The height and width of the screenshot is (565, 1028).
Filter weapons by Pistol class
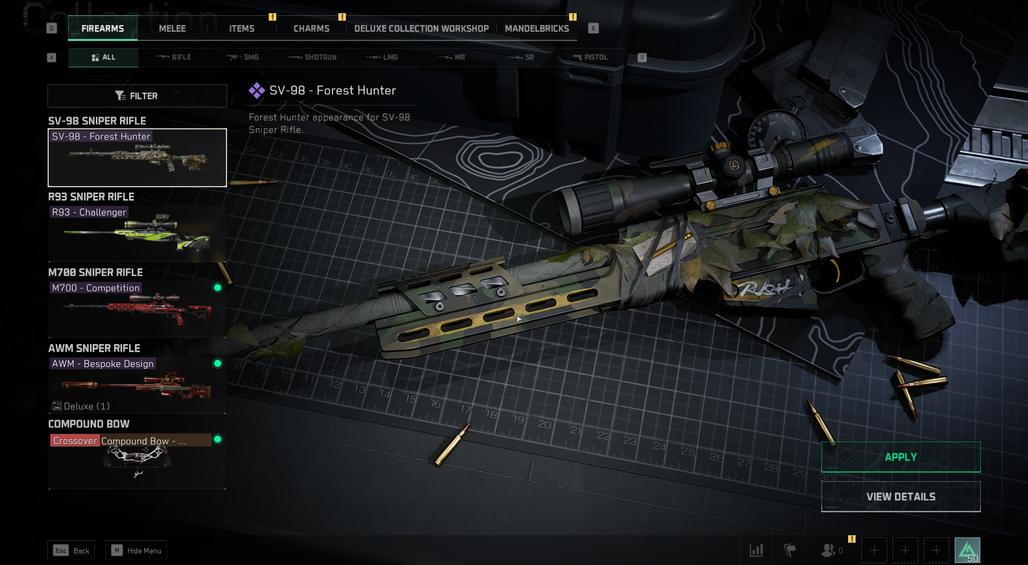(x=591, y=57)
